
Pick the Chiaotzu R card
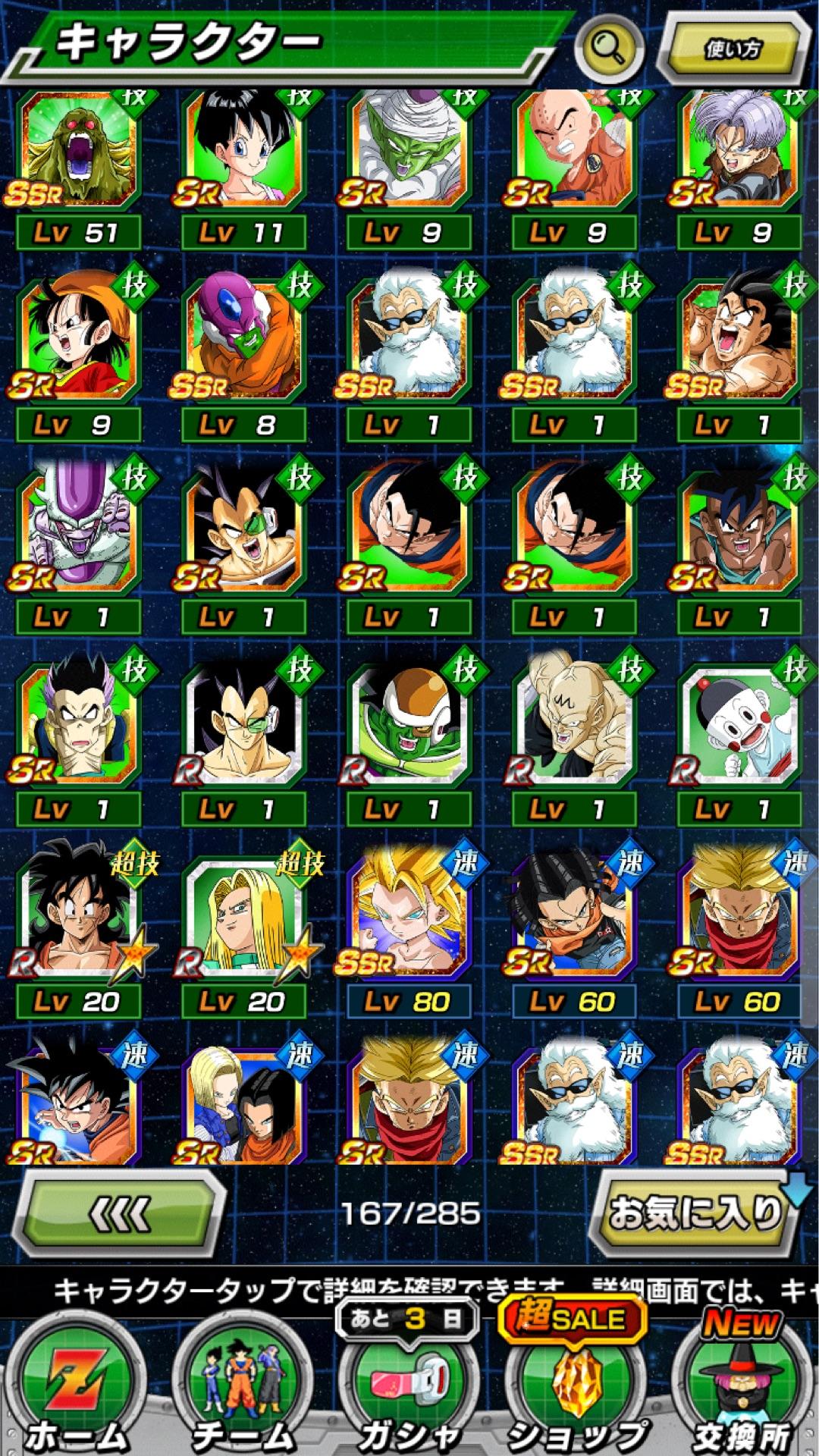click(x=739, y=726)
